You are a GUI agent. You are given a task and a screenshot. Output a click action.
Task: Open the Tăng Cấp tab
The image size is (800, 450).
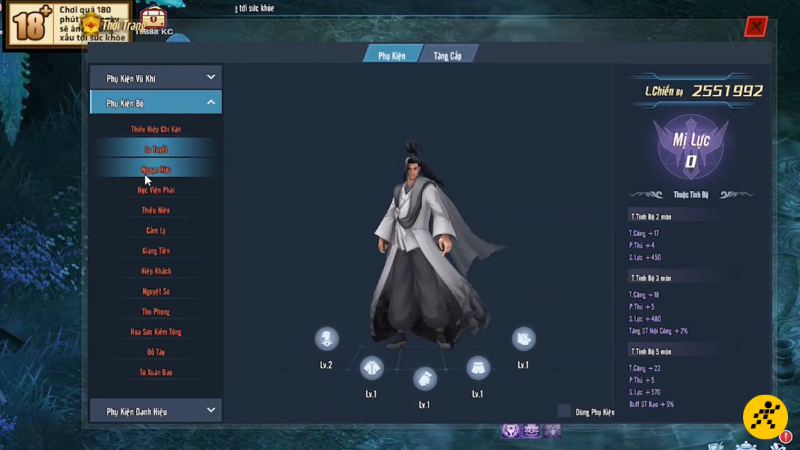447,54
